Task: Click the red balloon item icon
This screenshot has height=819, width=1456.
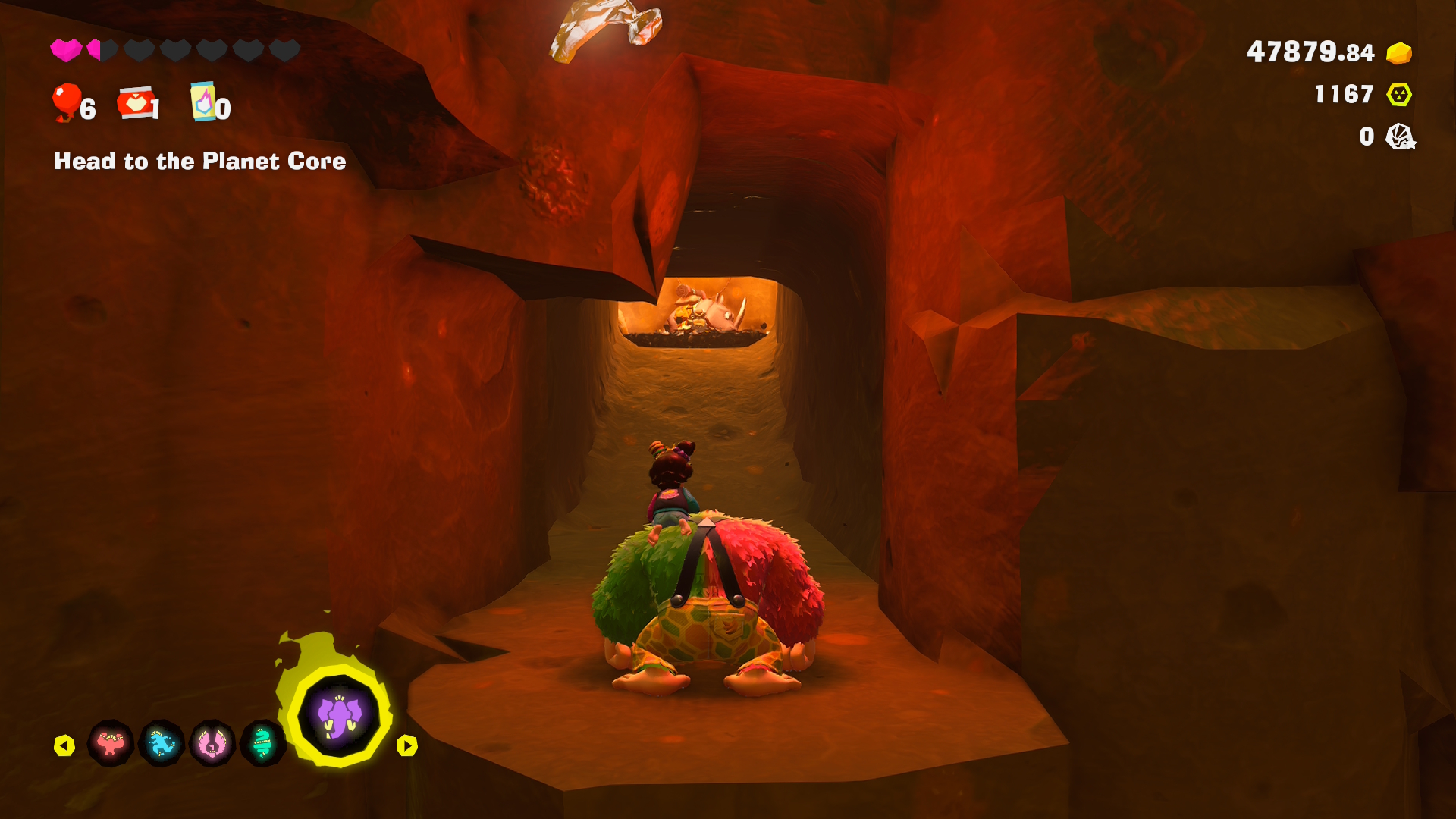Action: click(x=67, y=102)
